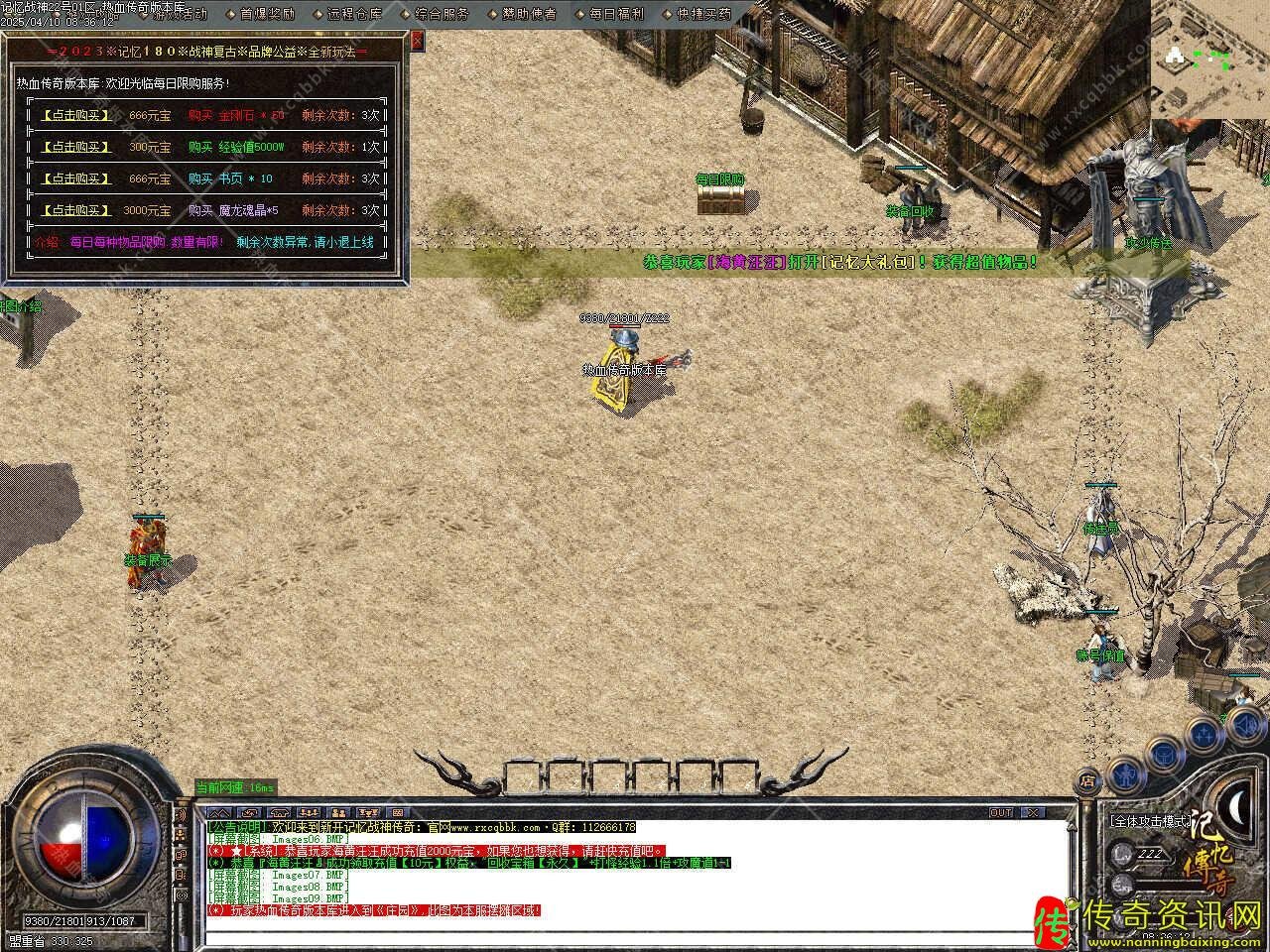
Task: Click the chat text input field
Action: pyautogui.click(x=635, y=936)
